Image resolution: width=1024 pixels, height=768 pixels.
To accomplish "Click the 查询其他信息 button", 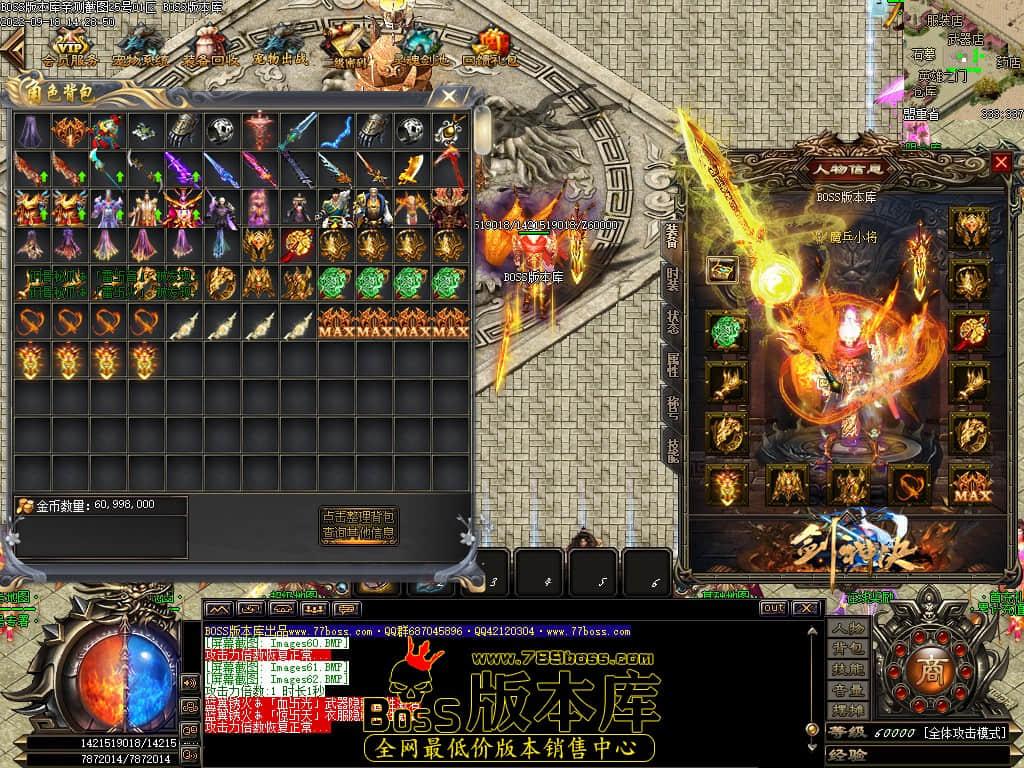I will pos(359,534).
